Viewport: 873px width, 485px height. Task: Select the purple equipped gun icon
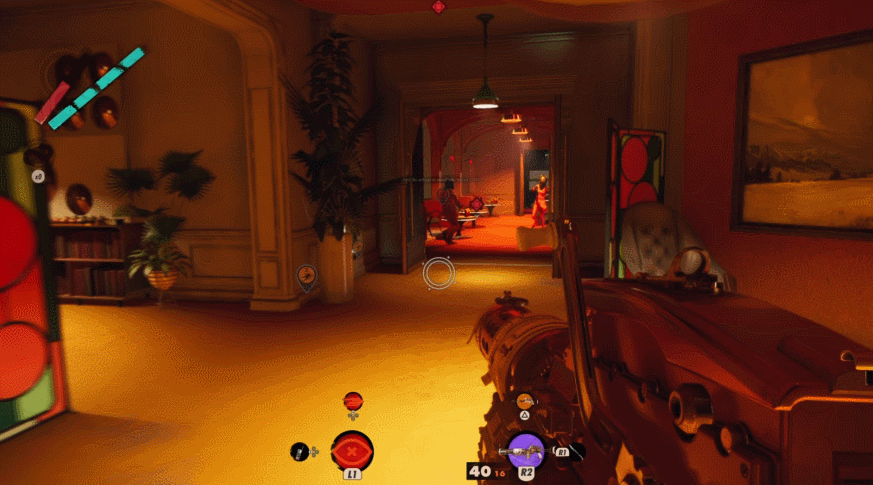coord(526,452)
